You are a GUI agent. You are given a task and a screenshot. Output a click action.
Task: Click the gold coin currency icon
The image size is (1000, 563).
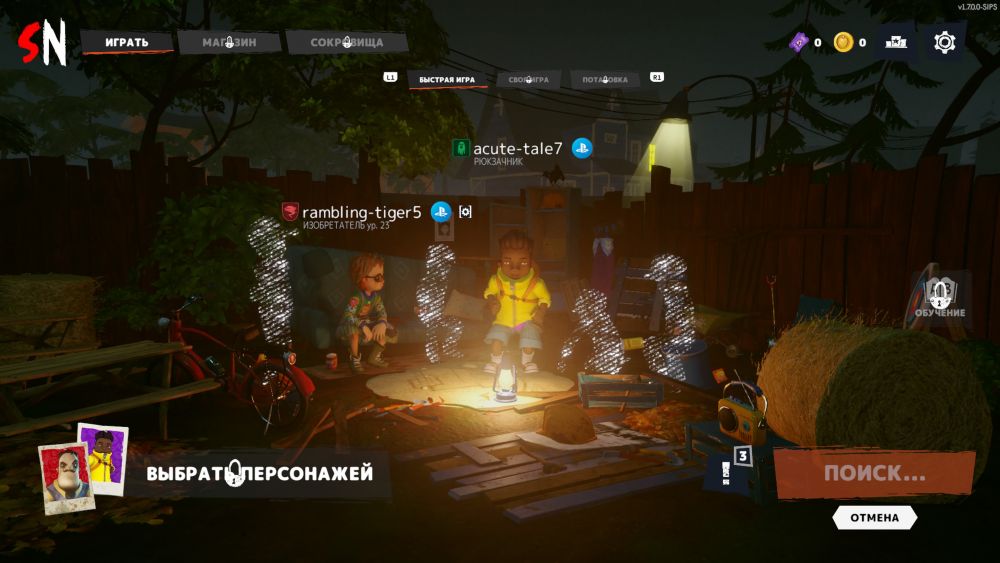point(844,42)
